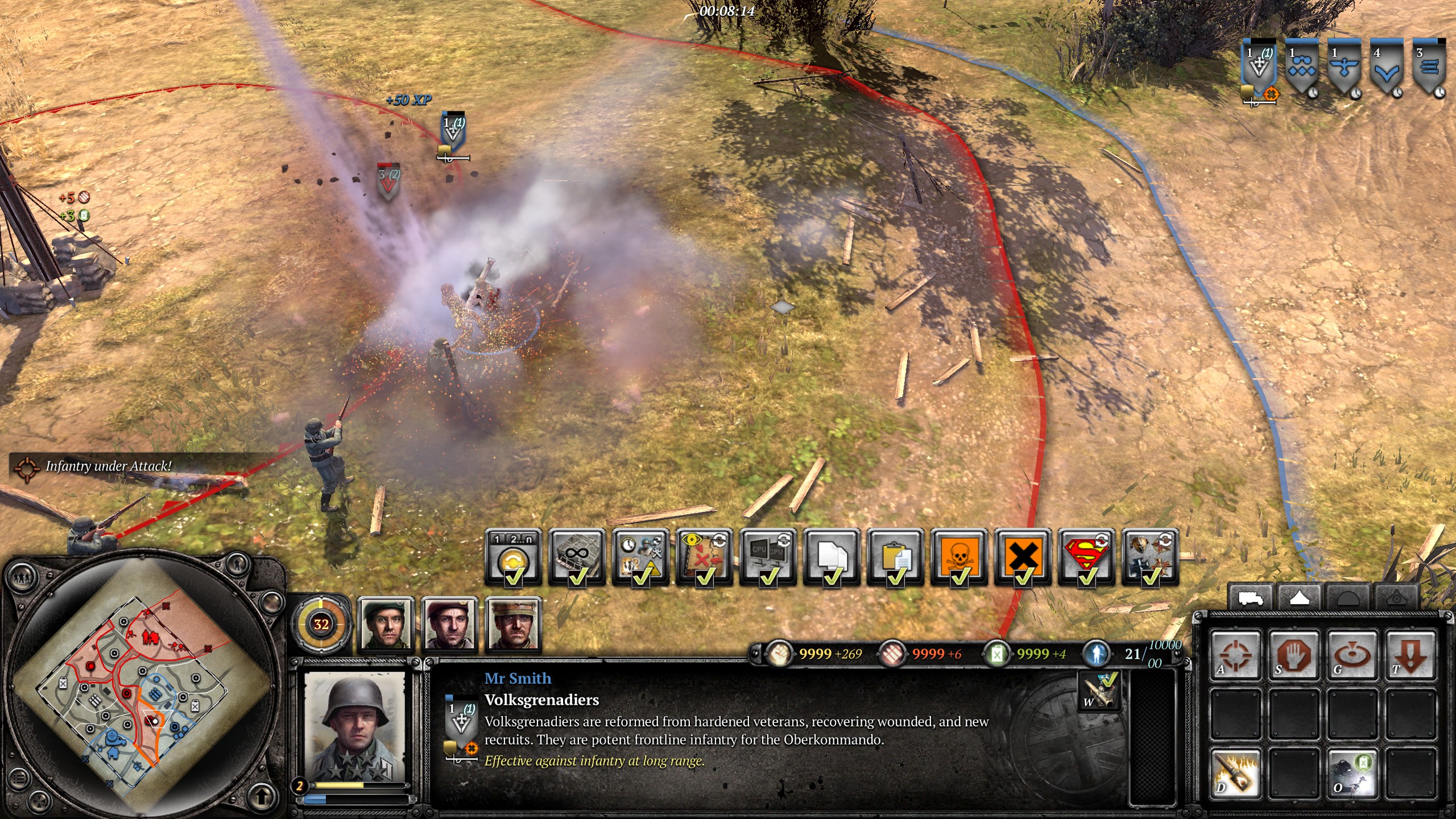Open the truck build tab

(1251, 598)
